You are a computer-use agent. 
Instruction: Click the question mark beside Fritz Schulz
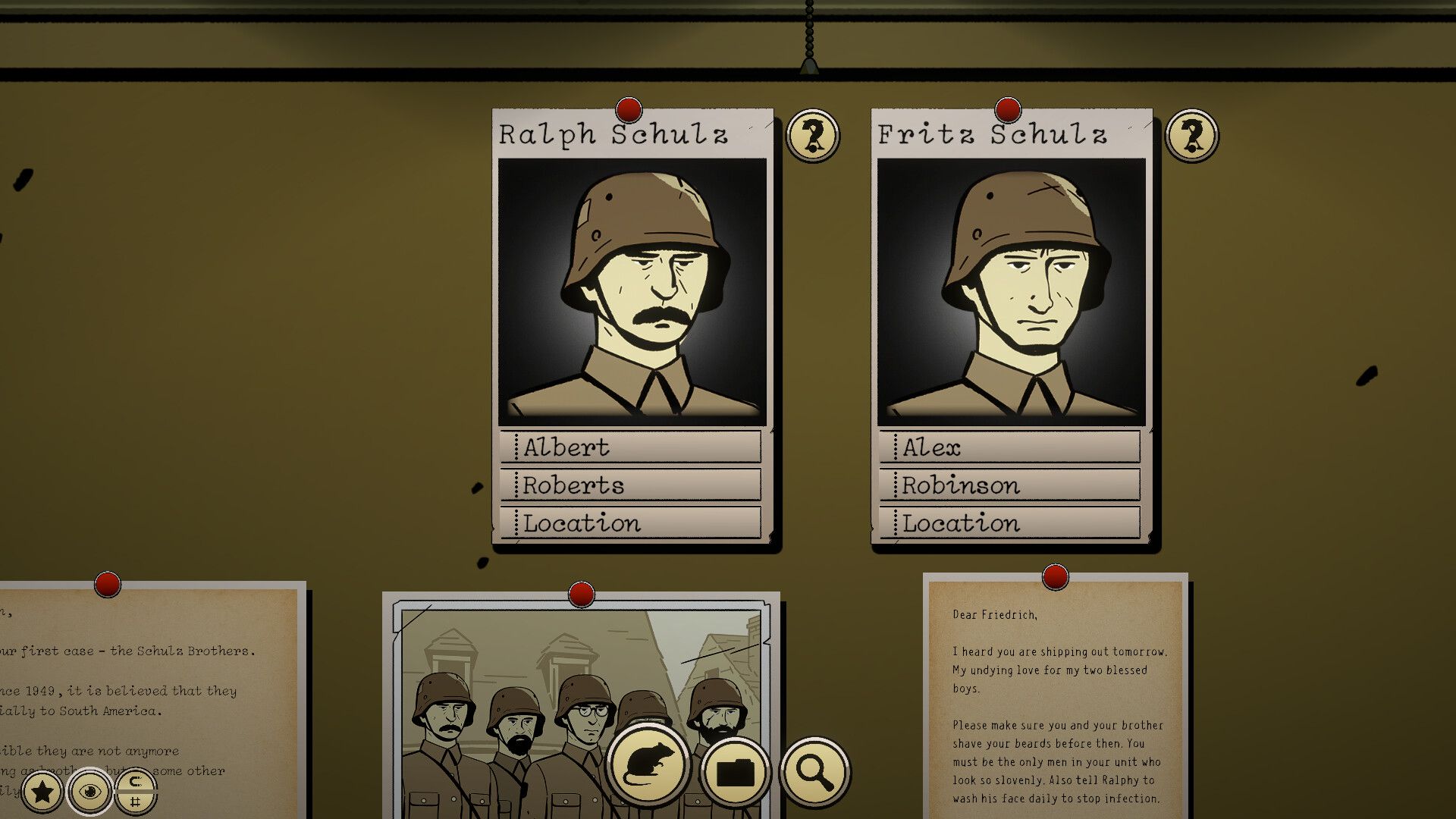1191,136
